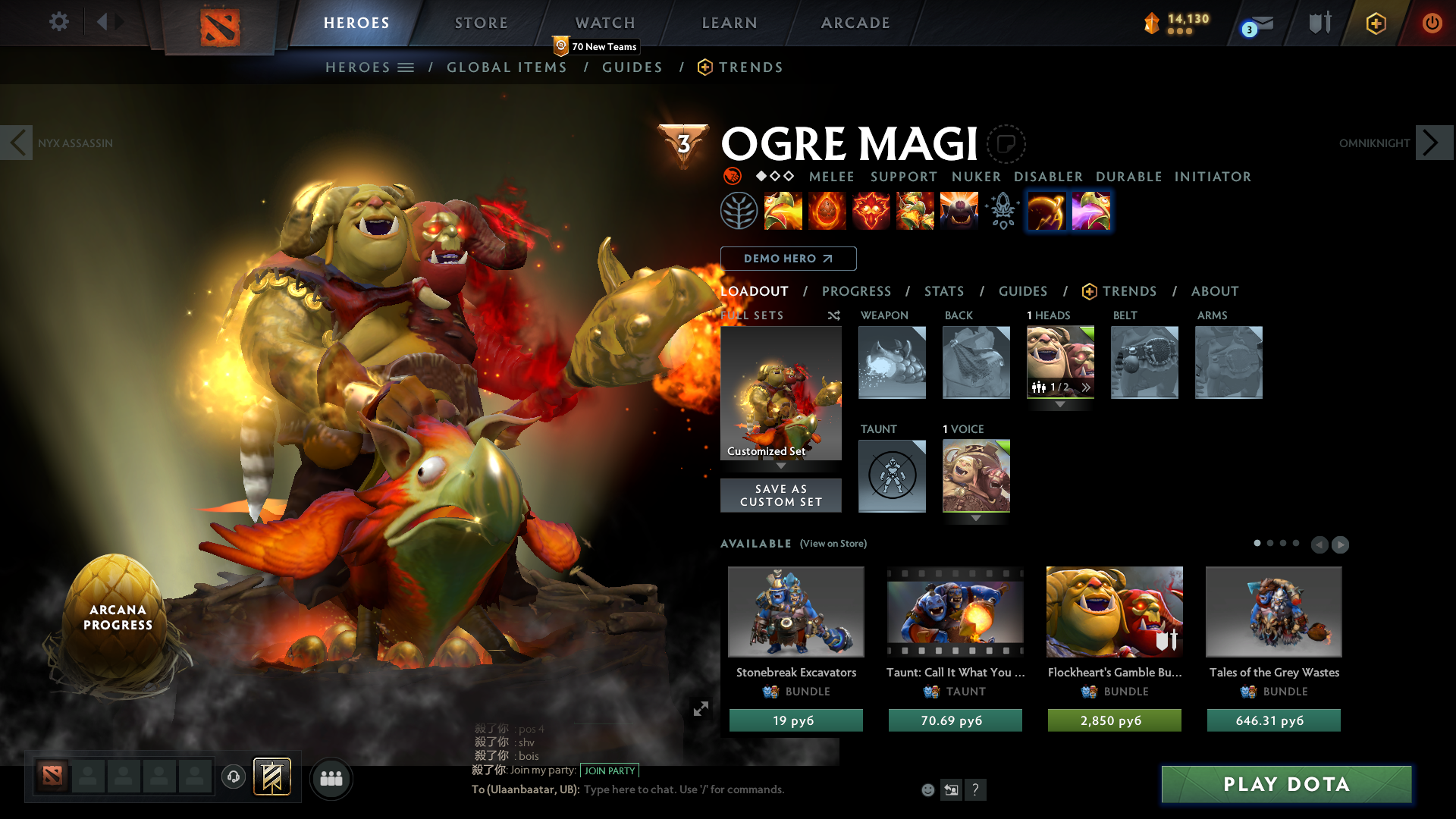The height and width of the screenshot is (819, 1456).
Task: Switch to the Stats tab
Action: (943, 291)
